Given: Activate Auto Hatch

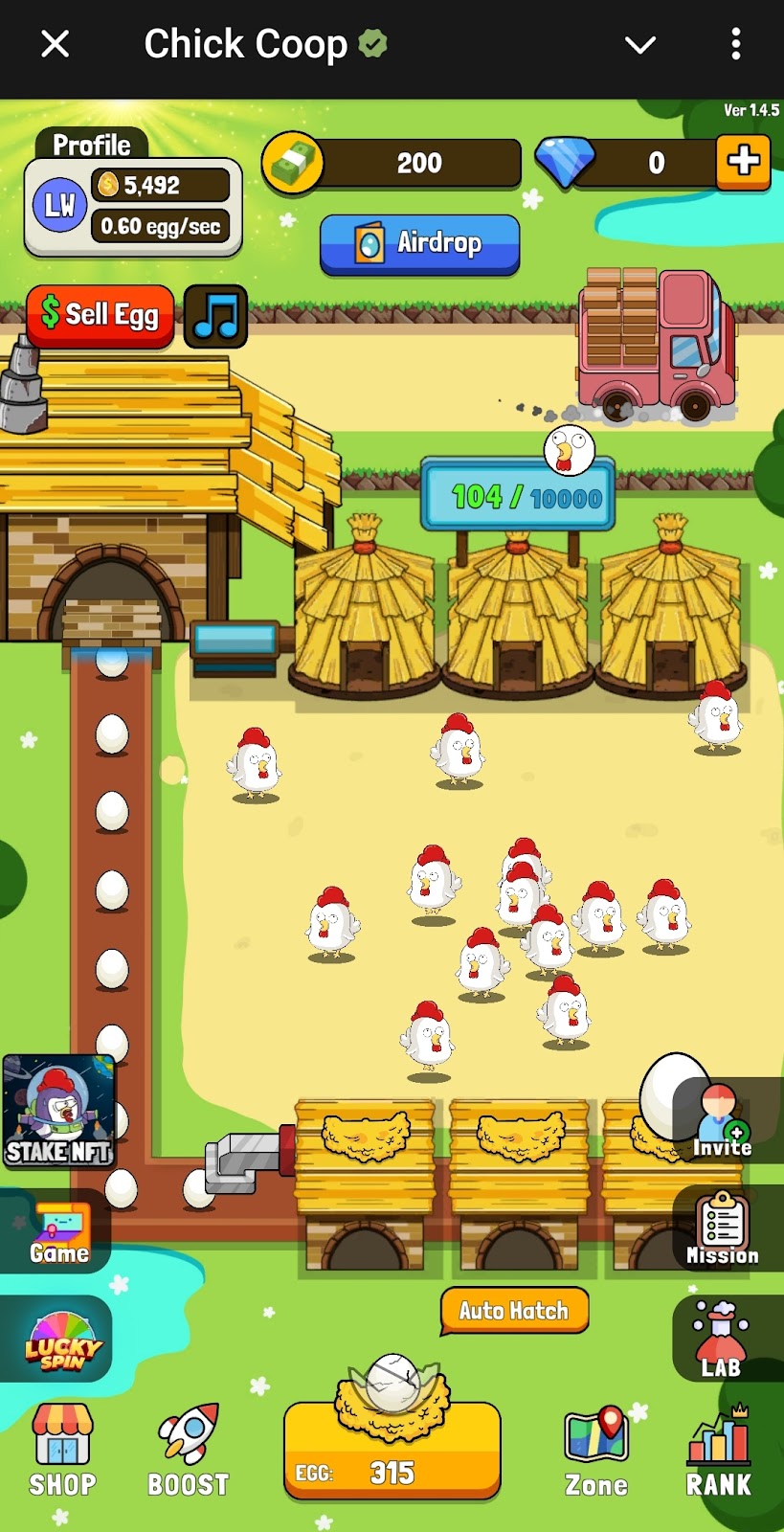Looking at the screenshot, I should (514, 1311).
